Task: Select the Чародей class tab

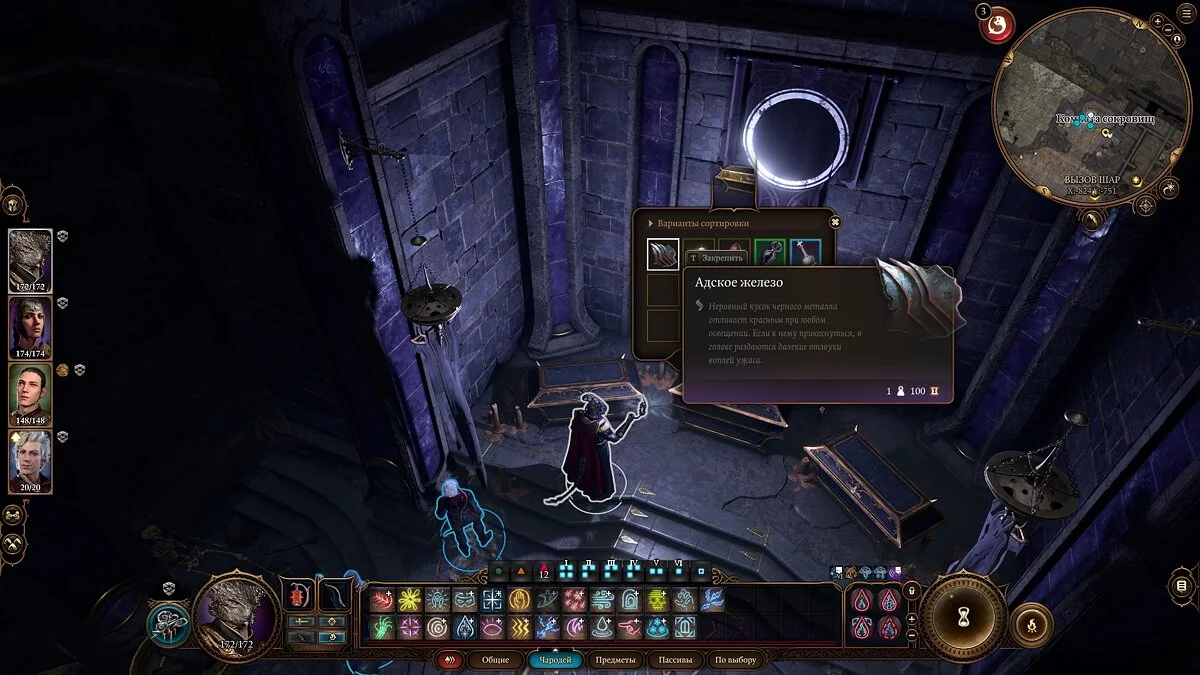Action: (554, 660)
